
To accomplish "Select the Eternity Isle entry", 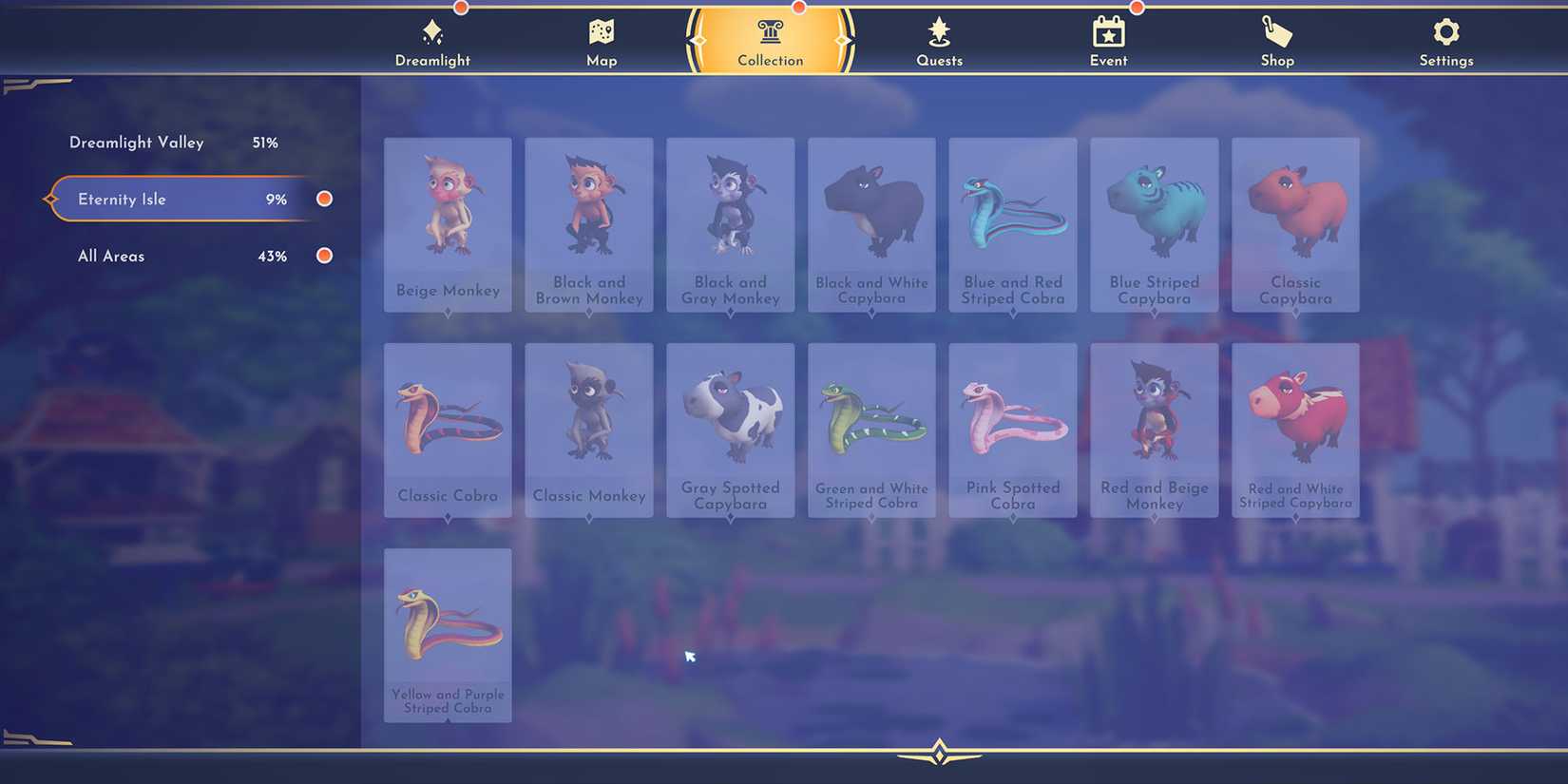I will (122, 199).
